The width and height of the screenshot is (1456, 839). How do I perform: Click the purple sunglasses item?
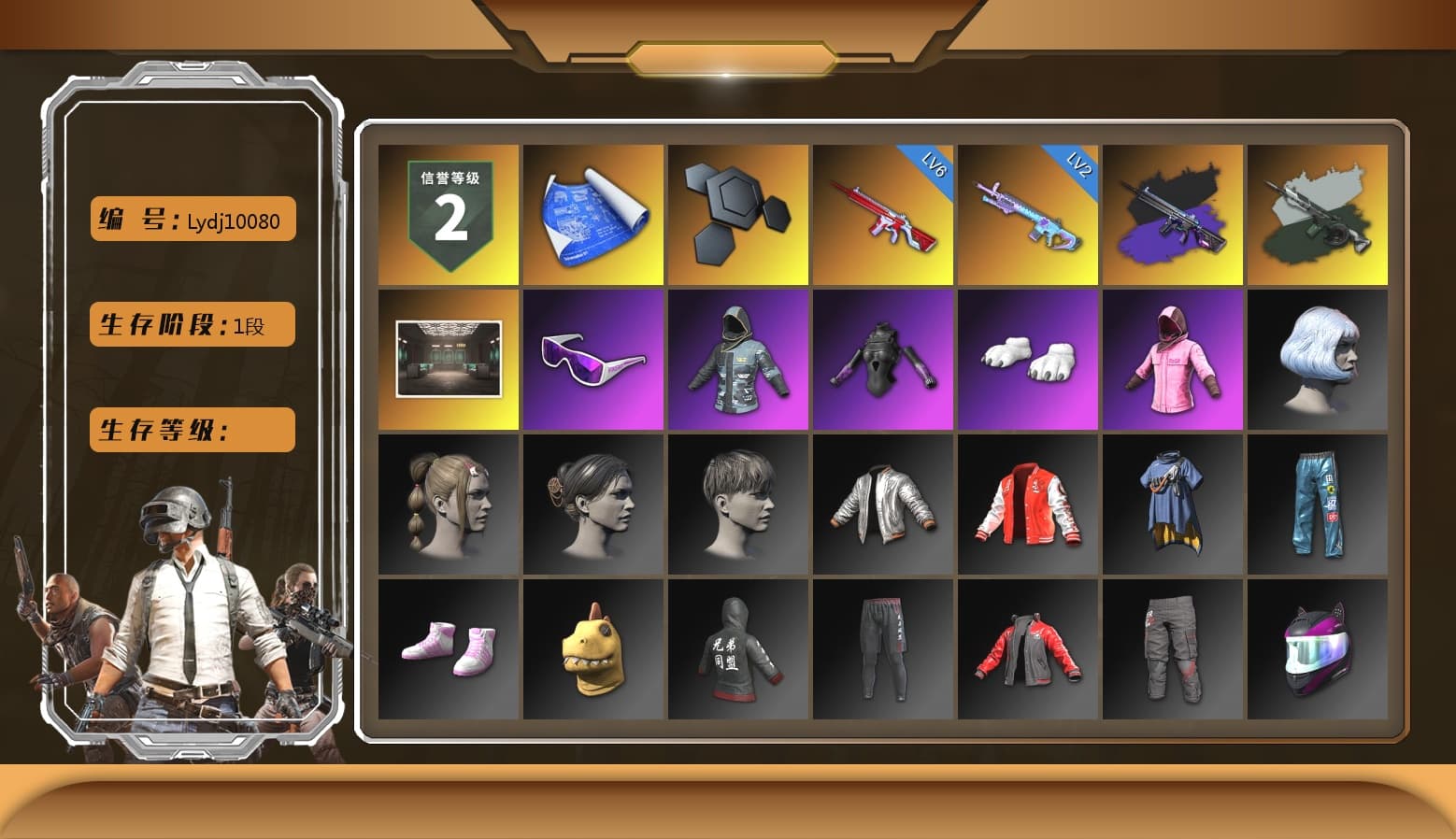593,360
